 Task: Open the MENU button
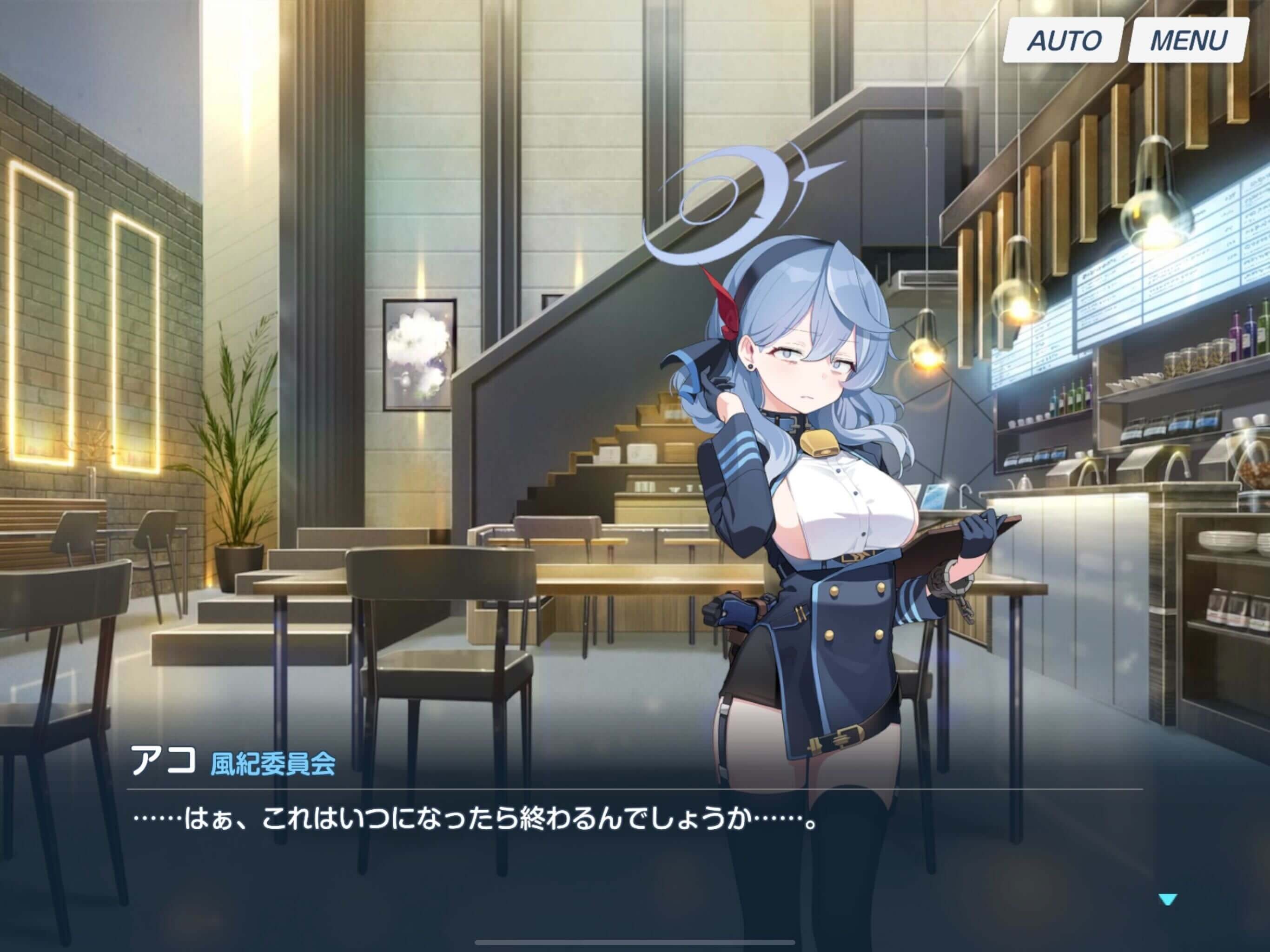click(x=1187, y=40)
